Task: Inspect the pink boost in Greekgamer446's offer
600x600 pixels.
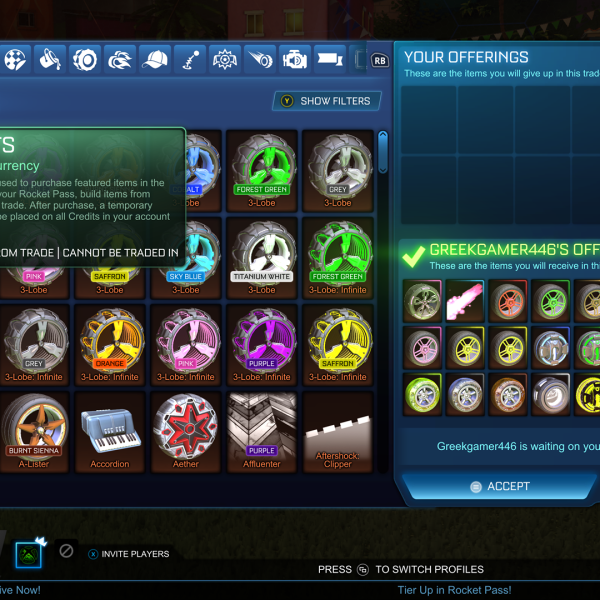Action: coord(463,300)
